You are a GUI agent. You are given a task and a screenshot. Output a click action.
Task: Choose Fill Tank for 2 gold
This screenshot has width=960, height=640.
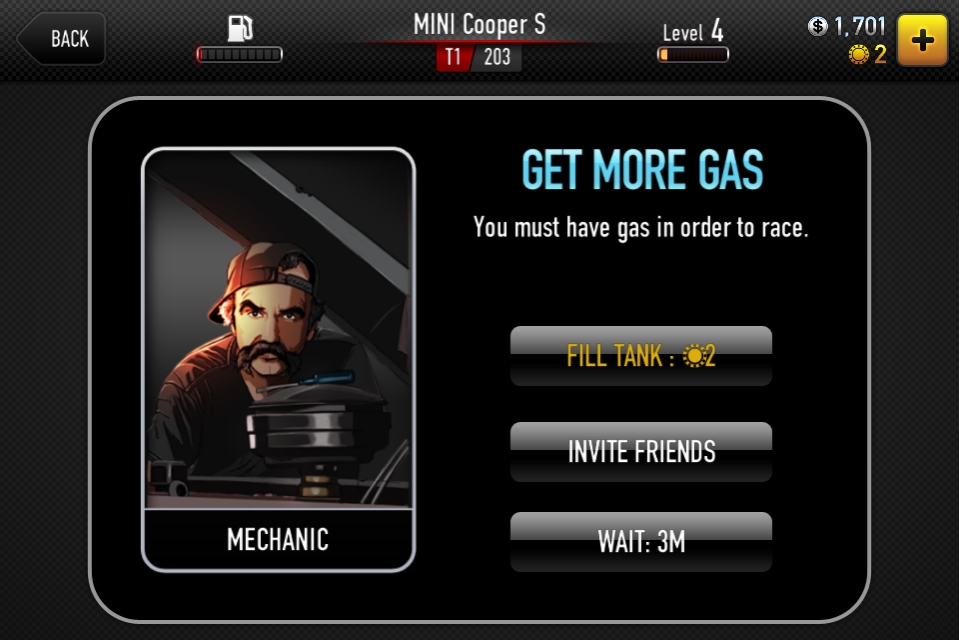pyautogui.click(x=641, y=356)
